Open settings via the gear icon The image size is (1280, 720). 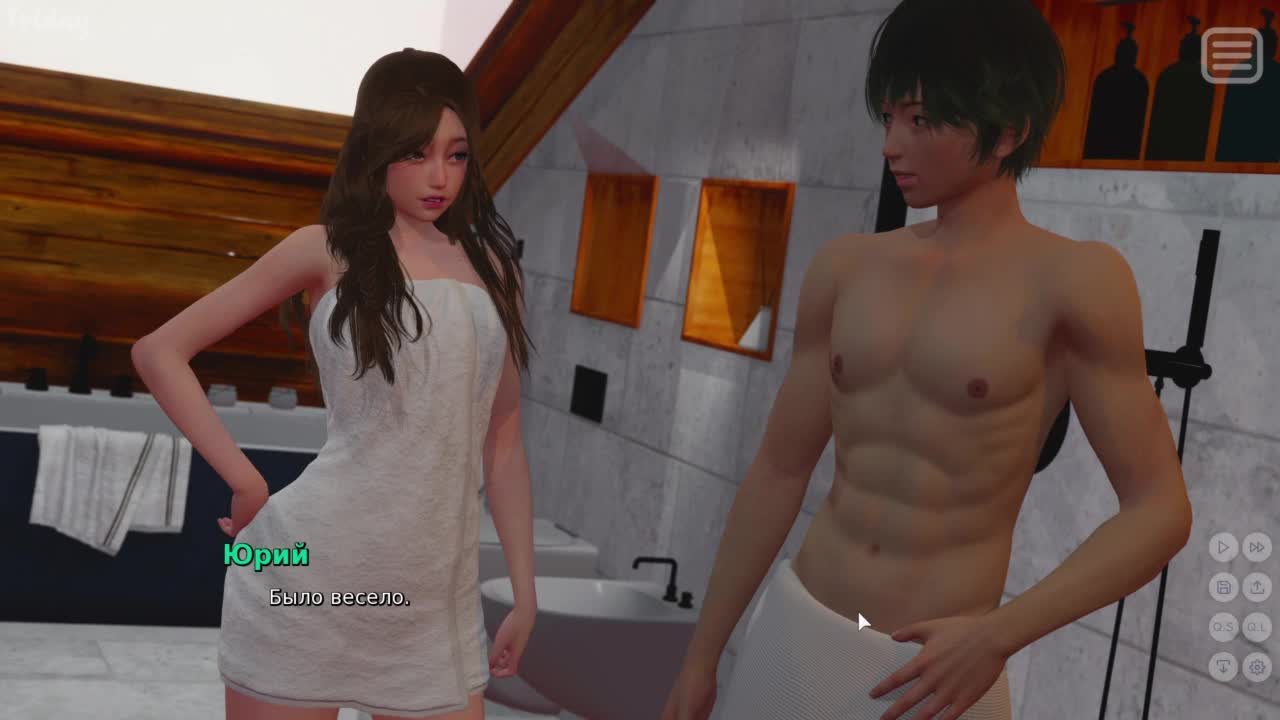pyautogui.click(x=1257, y=666)
